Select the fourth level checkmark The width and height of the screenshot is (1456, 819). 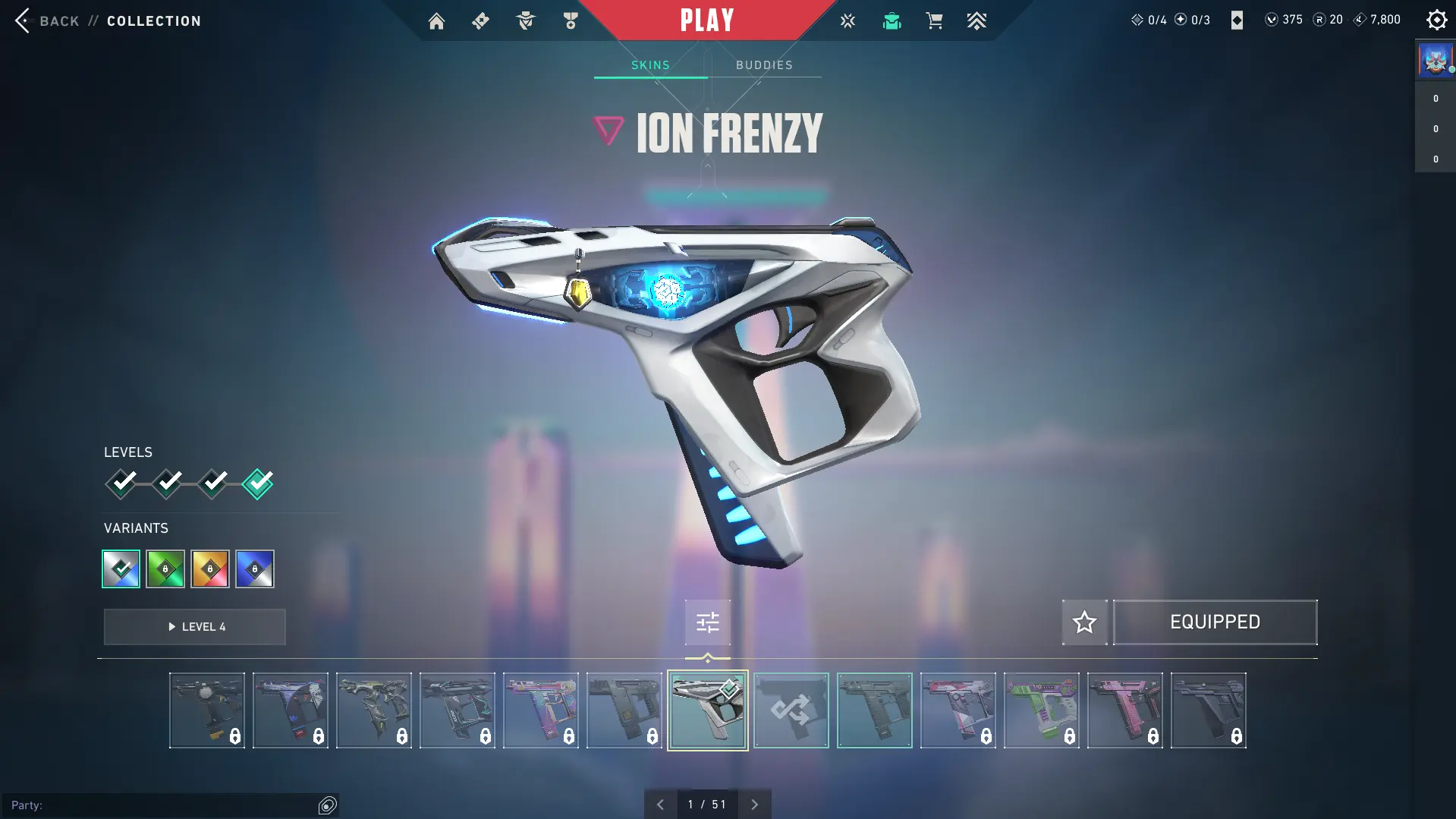(258, 484)
